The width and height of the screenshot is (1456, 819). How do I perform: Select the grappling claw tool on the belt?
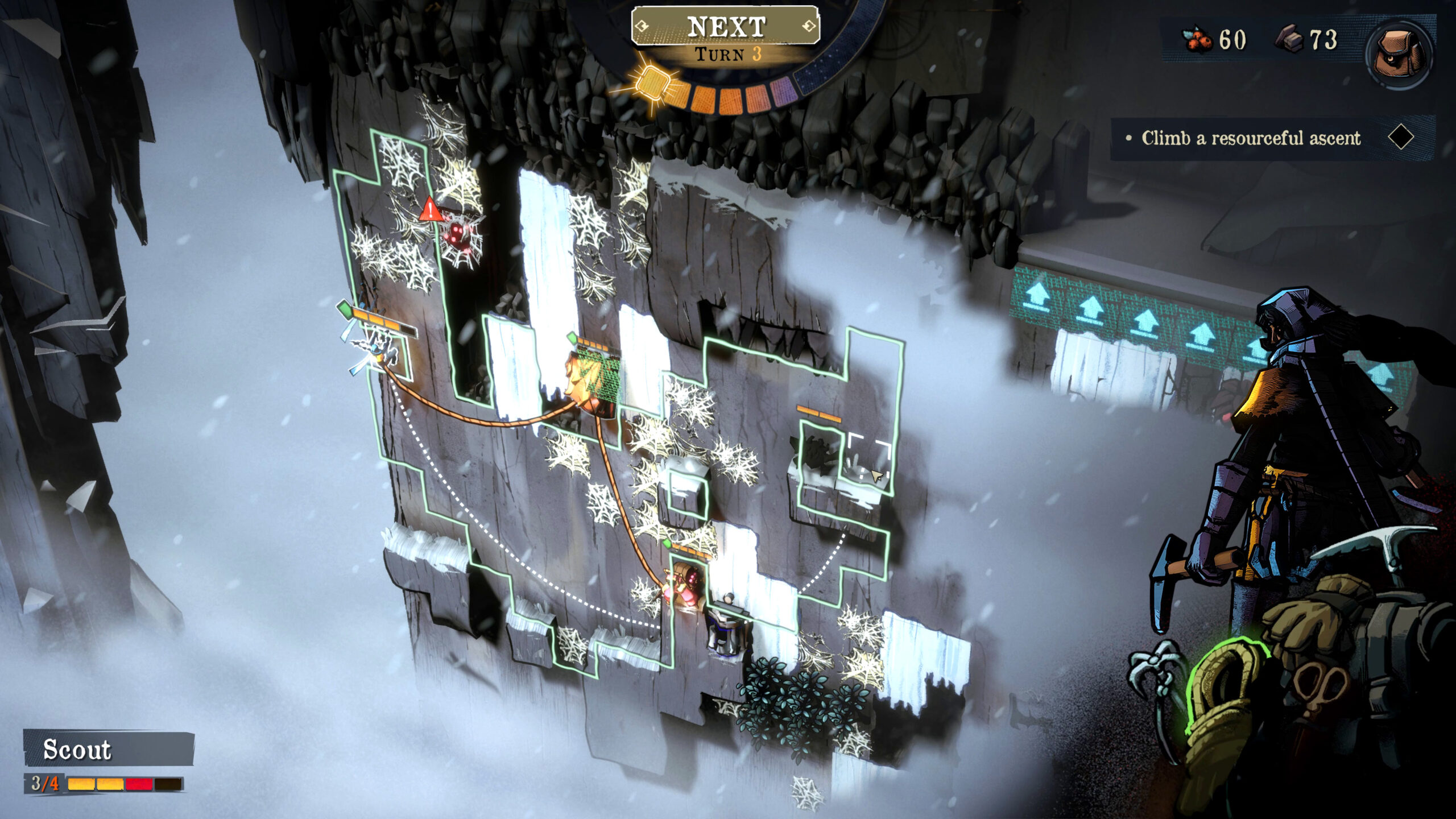(x=1155, y=674)
